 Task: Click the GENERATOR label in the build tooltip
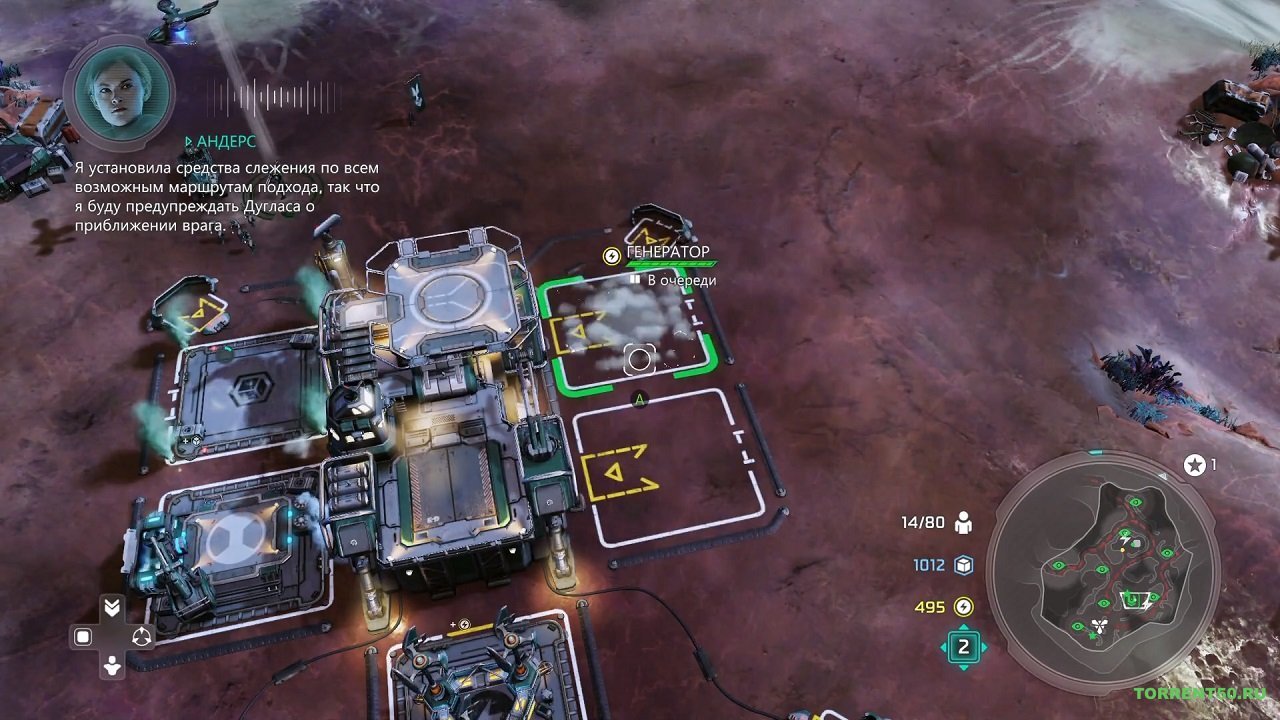pos(667,251)
